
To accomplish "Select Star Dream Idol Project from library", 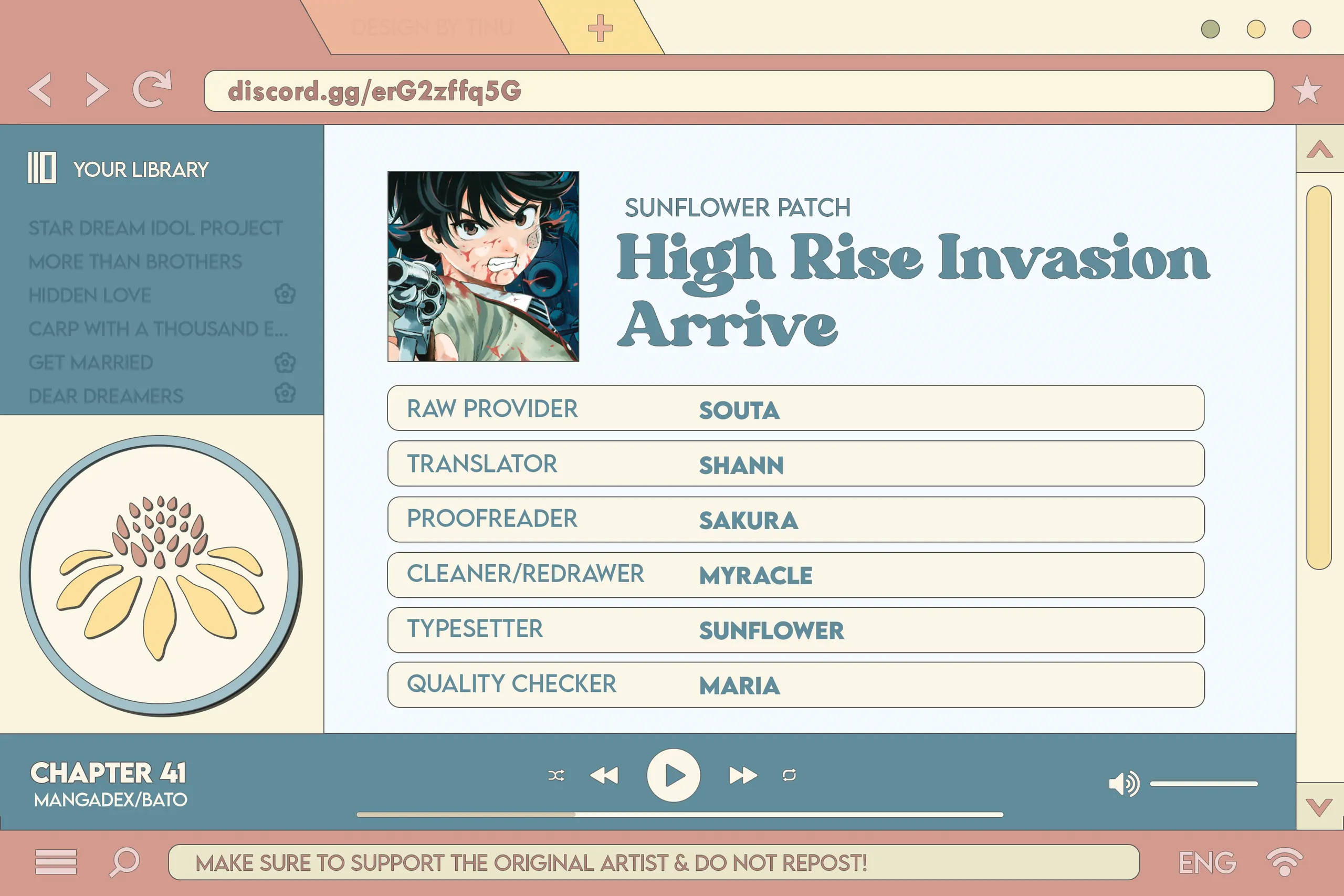I will 155,228.
